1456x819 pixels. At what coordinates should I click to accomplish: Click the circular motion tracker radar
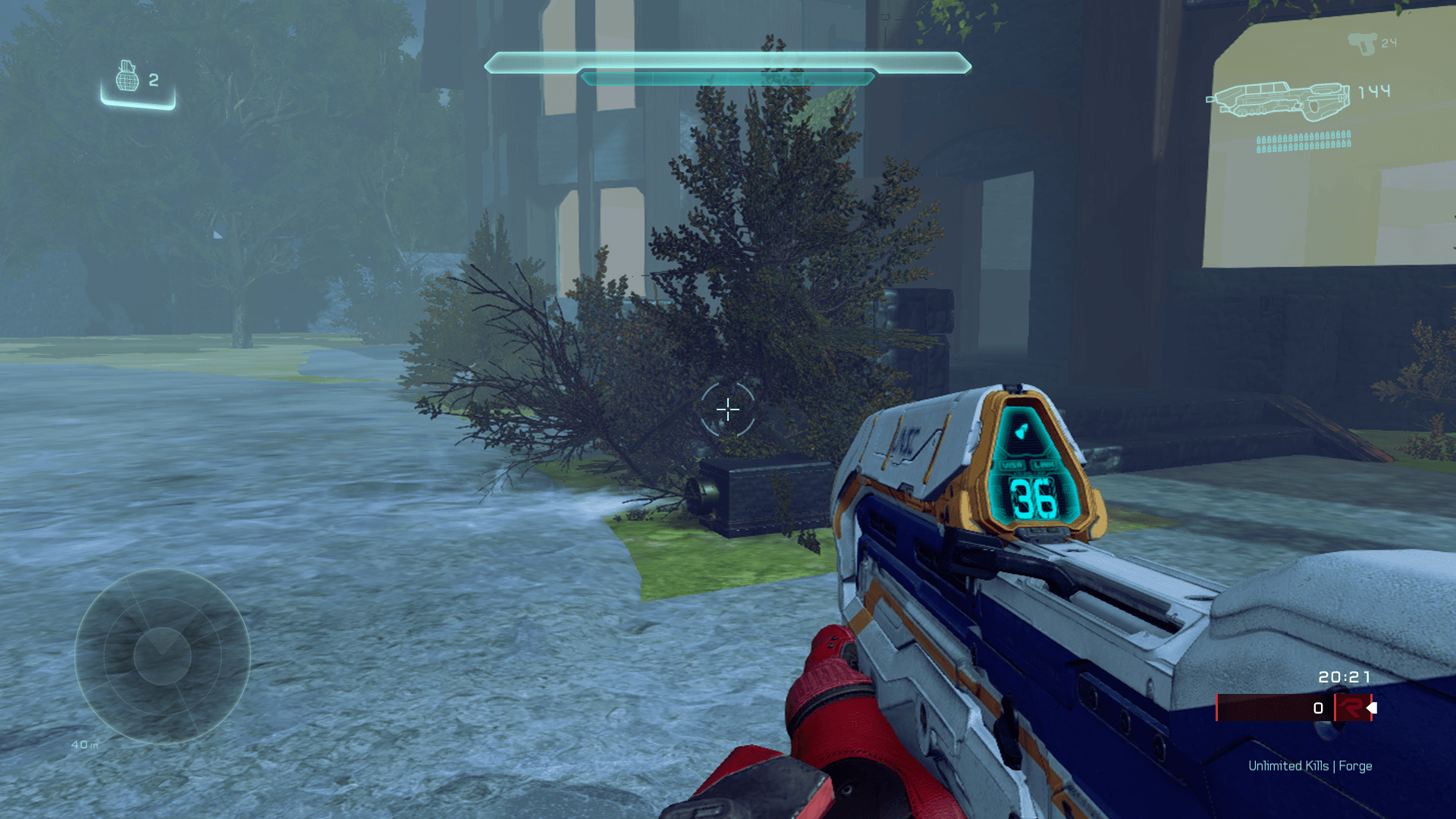point(162,656)
